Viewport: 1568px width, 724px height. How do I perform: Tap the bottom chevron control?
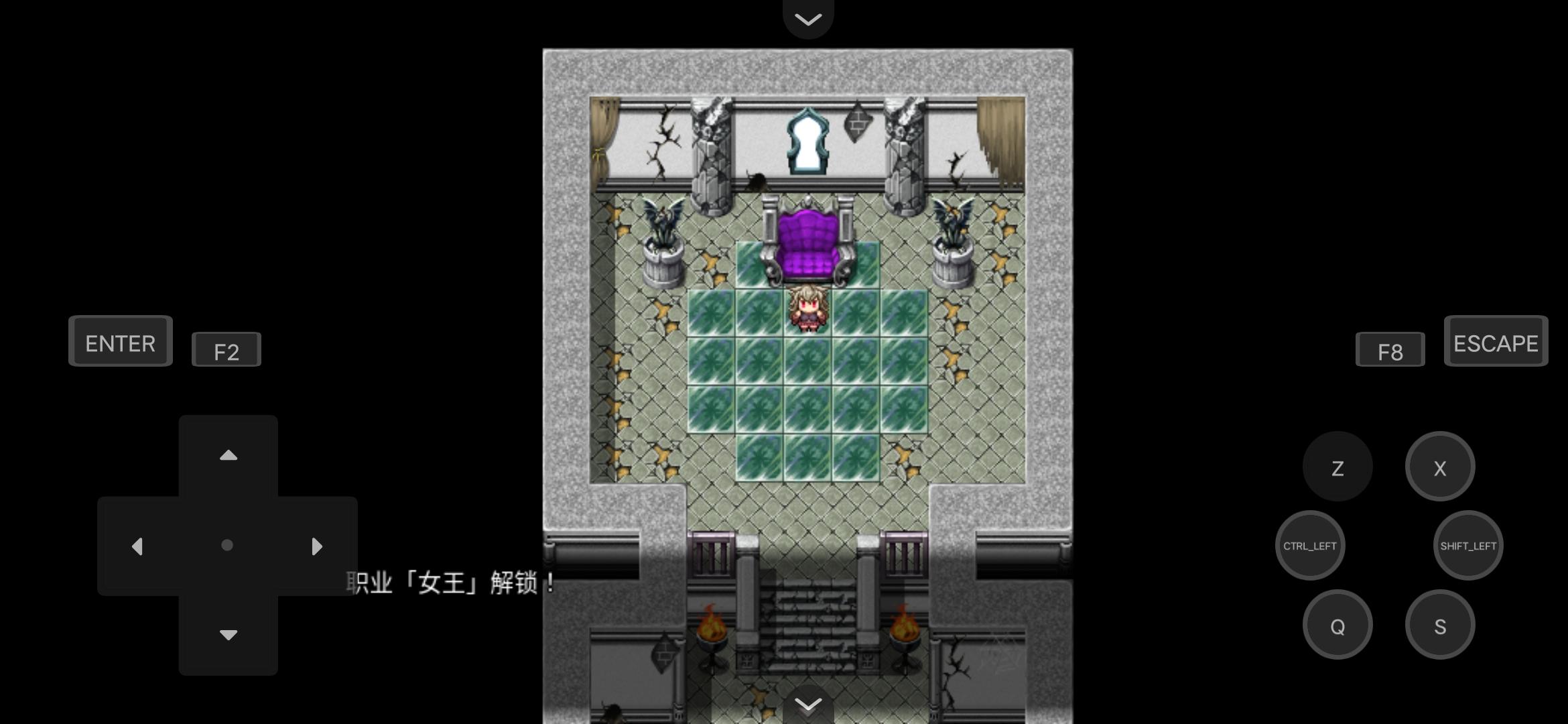click(808, 705)
